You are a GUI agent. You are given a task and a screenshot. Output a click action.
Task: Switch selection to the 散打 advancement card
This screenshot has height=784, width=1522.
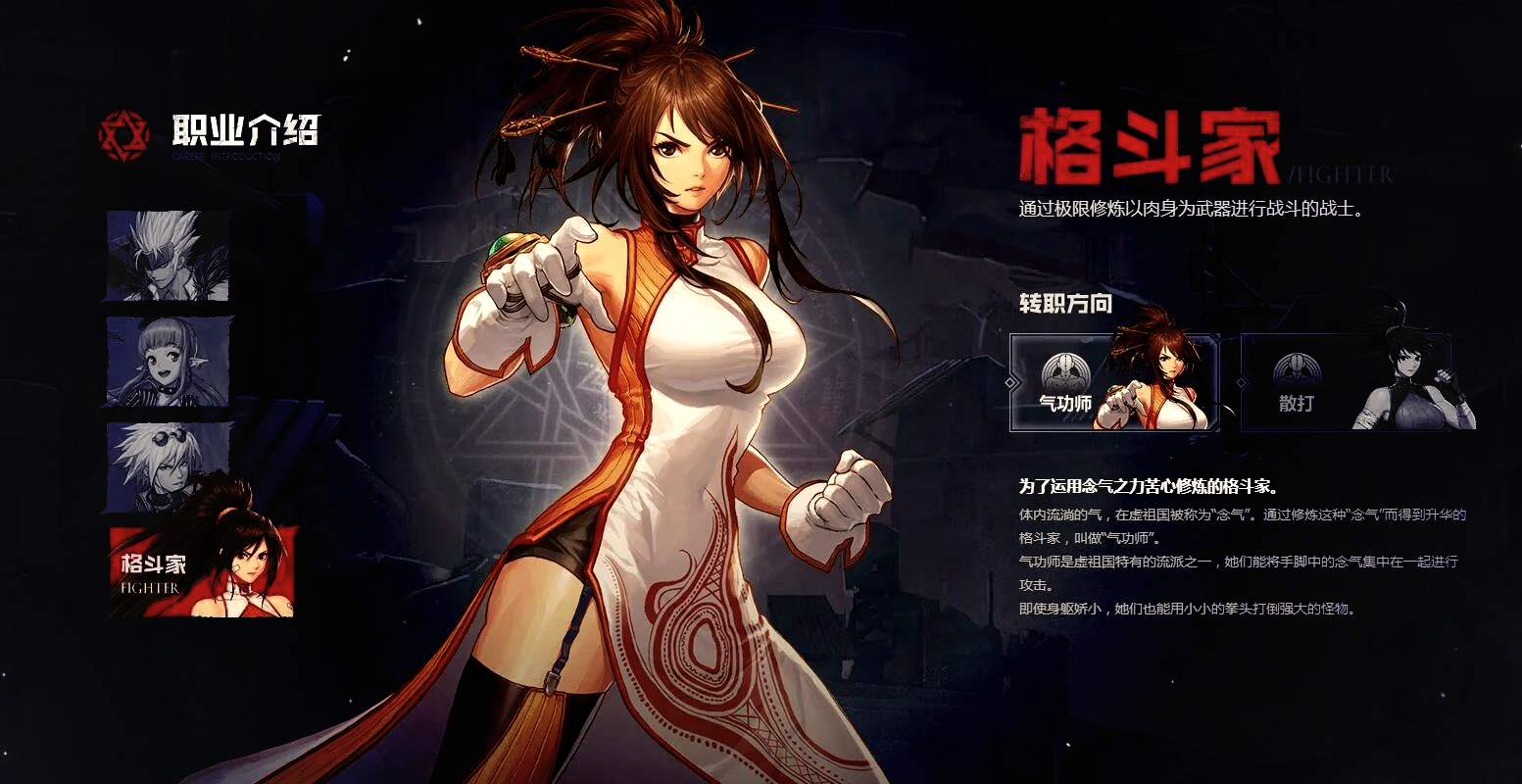[x=1347, y=384]
